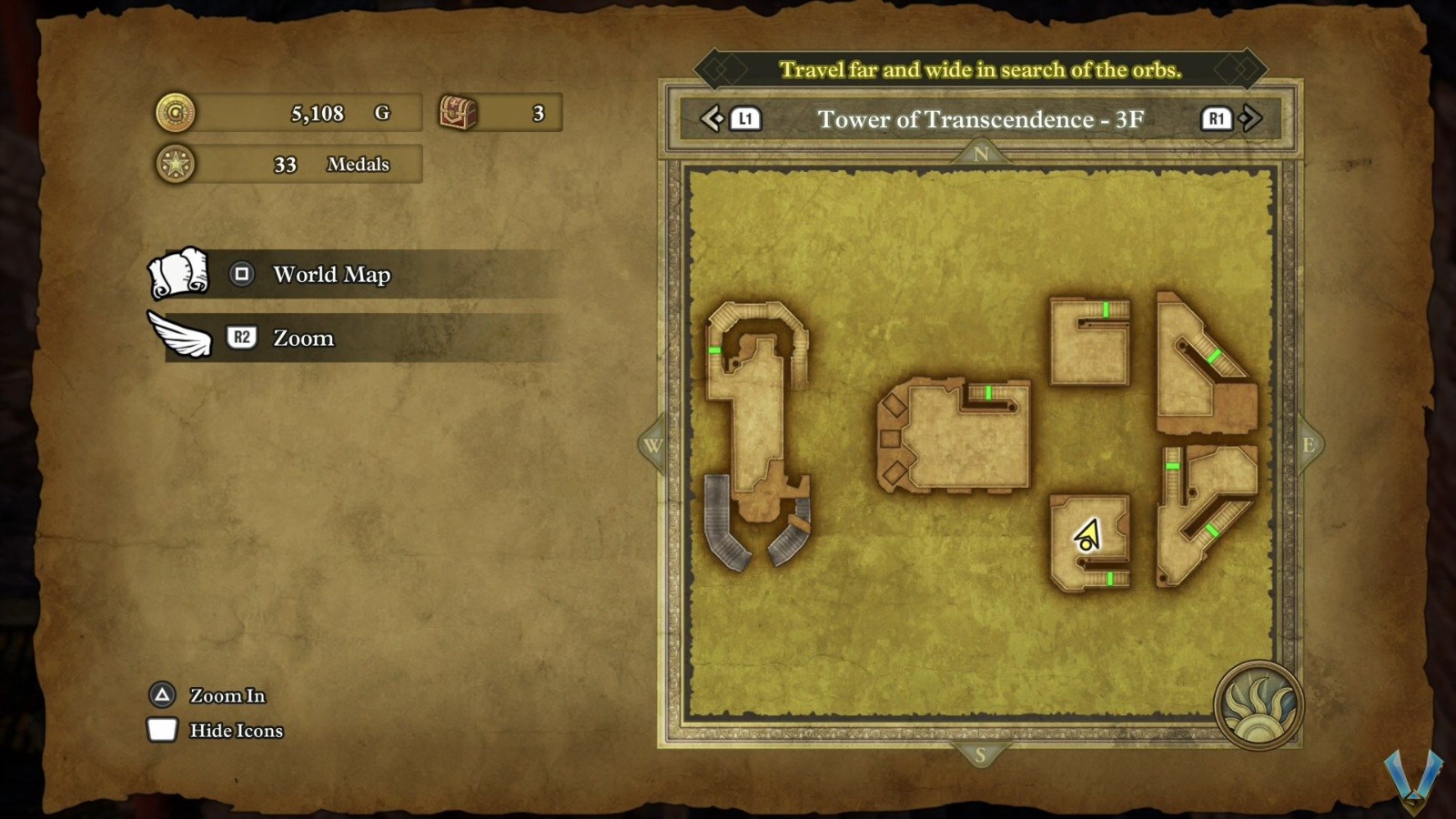Go to the next floor with right arrow
Viewport: 1456px width, 819px height.
(x=1250, y=118)
